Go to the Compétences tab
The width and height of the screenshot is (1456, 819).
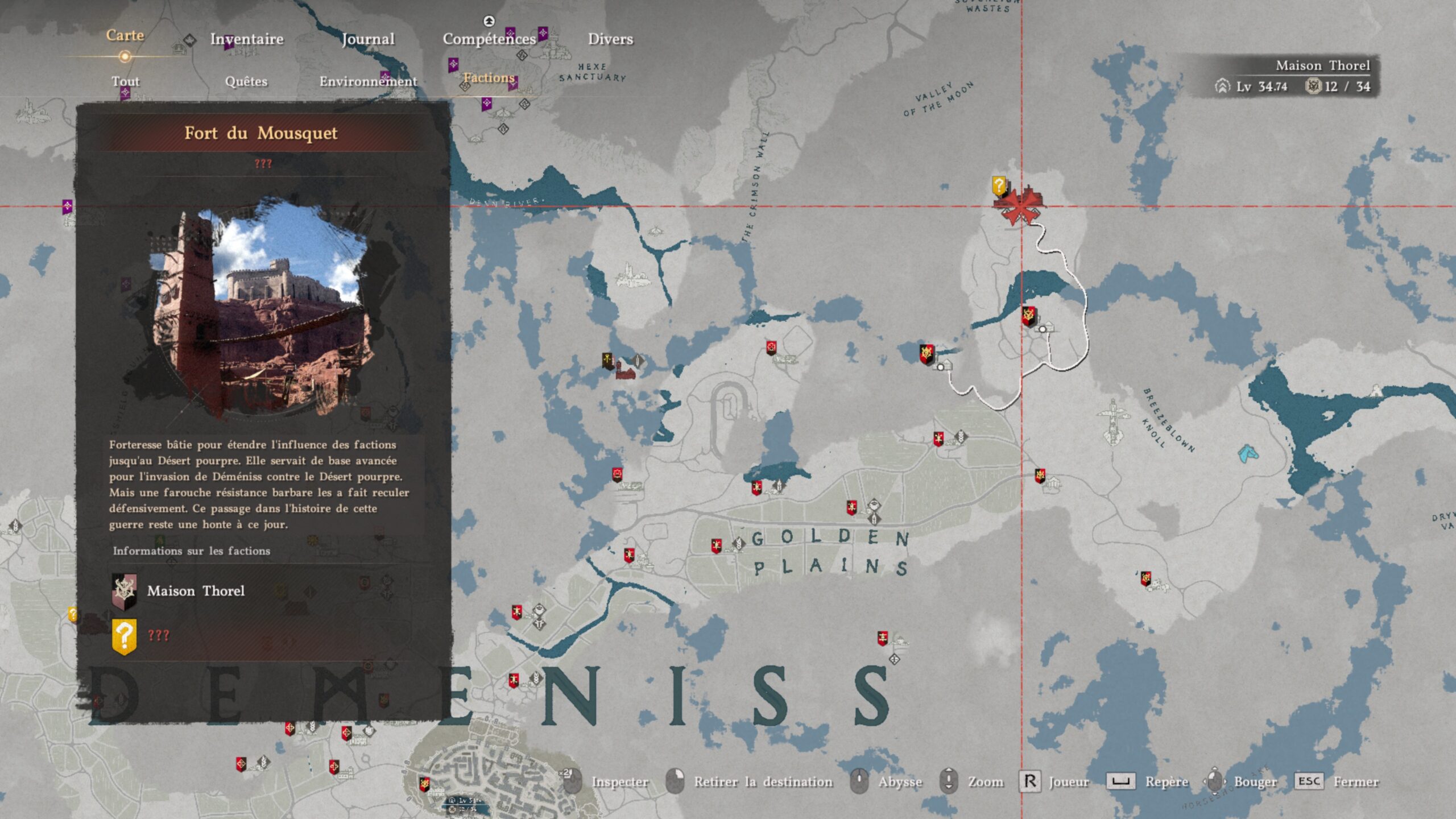[x=489, y=39]
